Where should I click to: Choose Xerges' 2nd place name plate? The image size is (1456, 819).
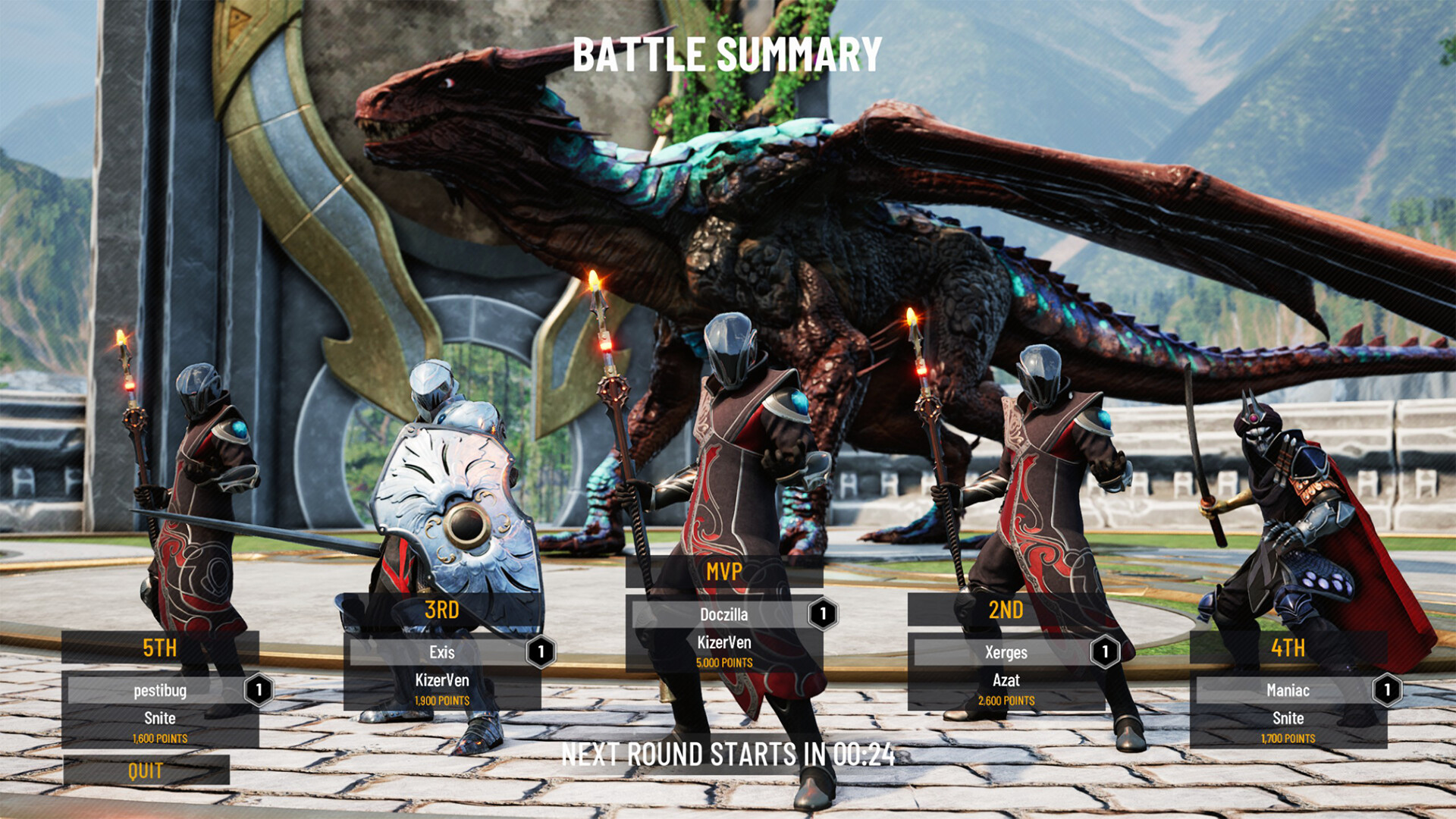[1006, 652]
